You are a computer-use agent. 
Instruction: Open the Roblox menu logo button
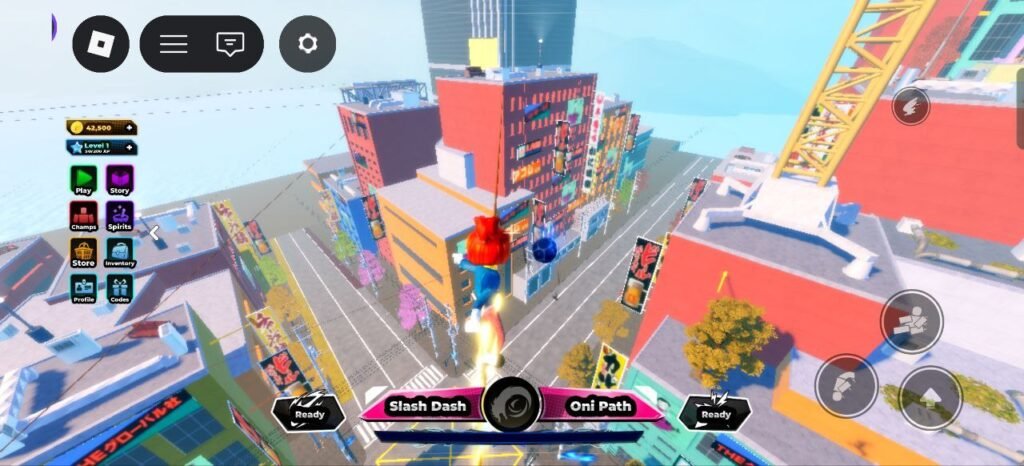(x=101, y=44)
